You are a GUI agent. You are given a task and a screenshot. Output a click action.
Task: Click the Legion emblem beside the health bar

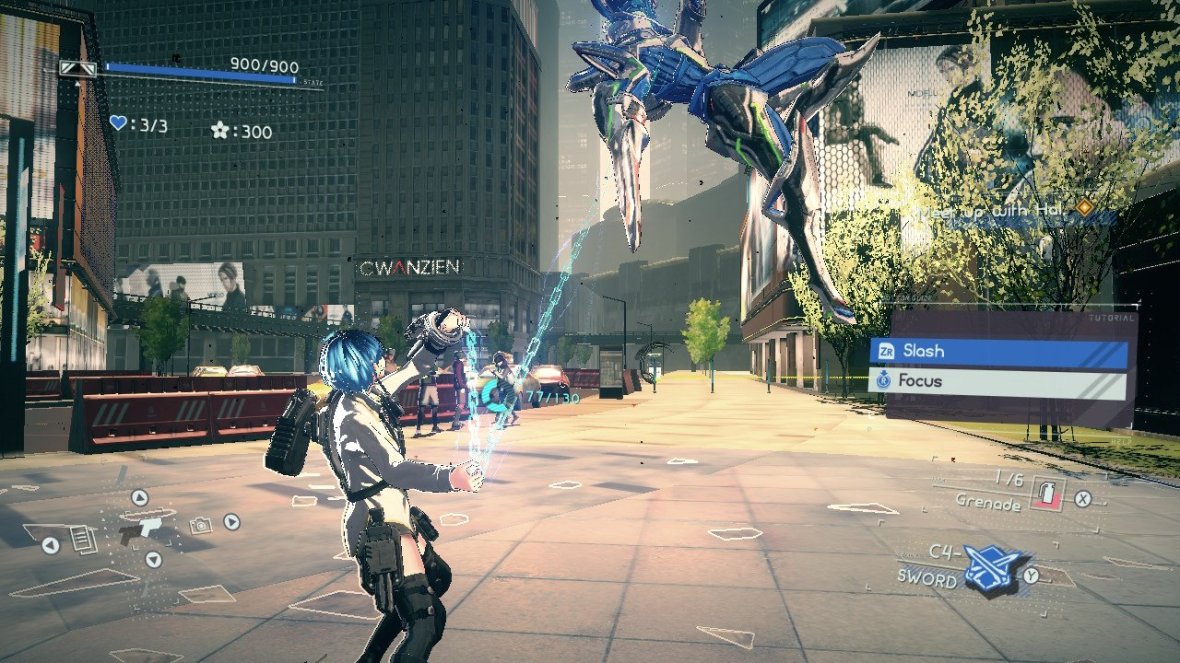click(78, 68)
